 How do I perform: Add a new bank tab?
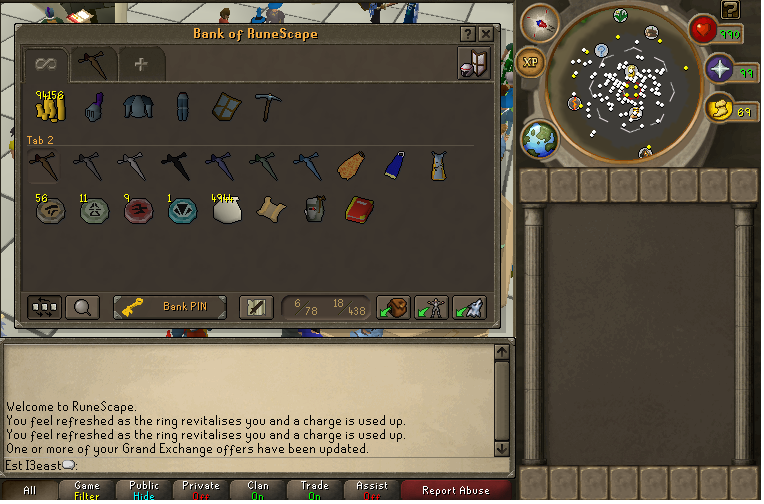click(141, 65)
